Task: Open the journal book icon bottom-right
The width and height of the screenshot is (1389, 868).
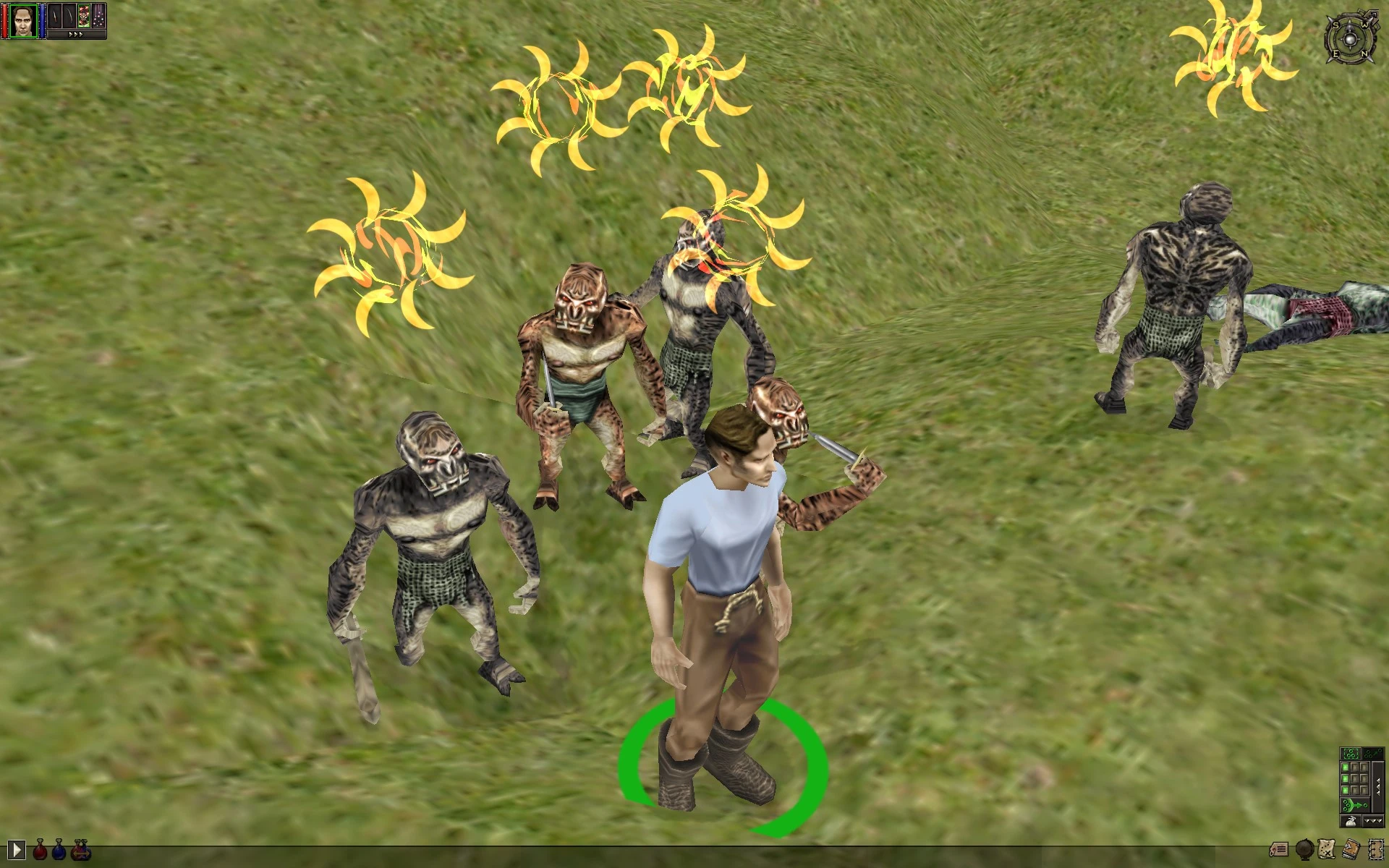Action: pos(1350,848)
